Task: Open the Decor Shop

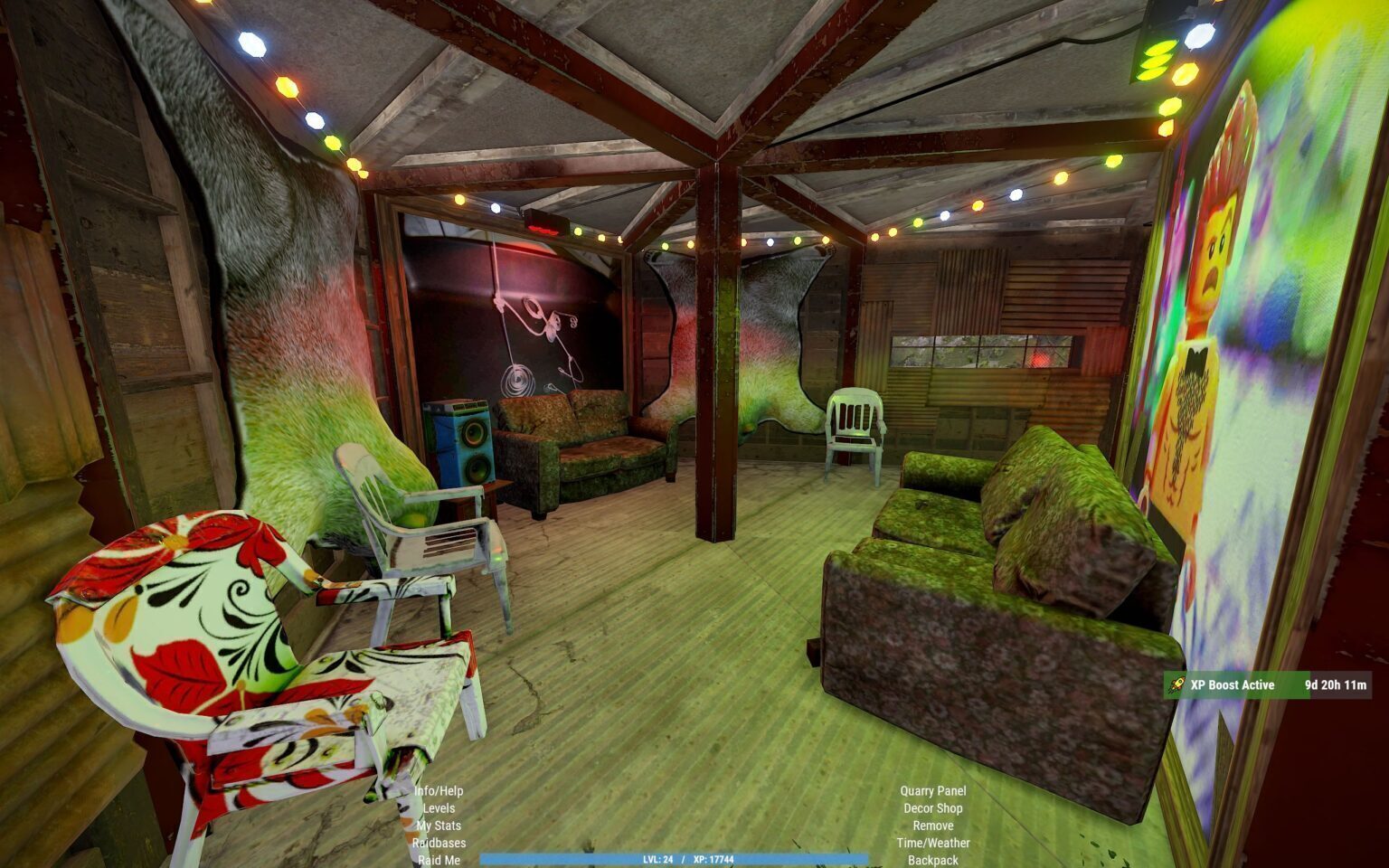Action: 932,808
